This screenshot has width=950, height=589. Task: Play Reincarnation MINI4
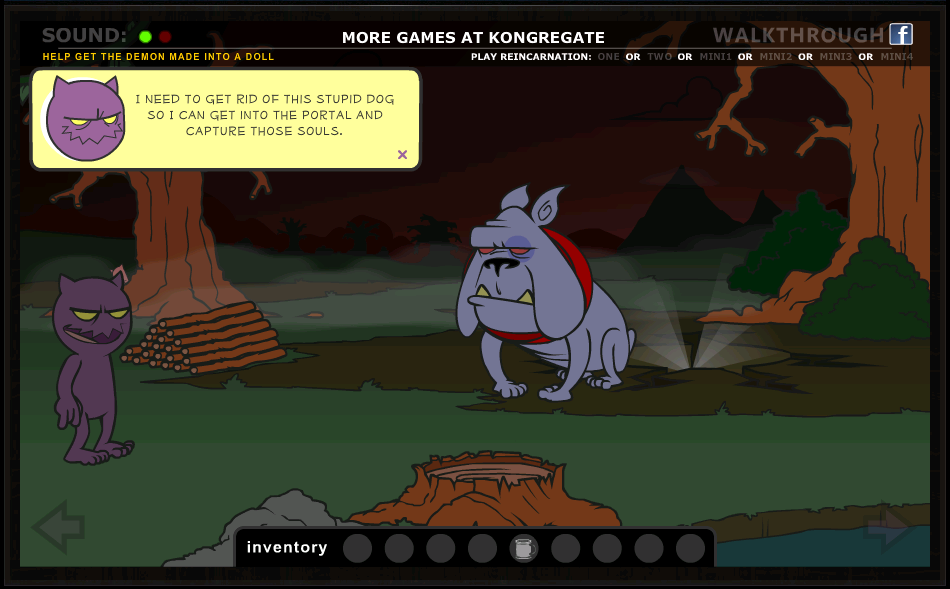click(897, 57)
